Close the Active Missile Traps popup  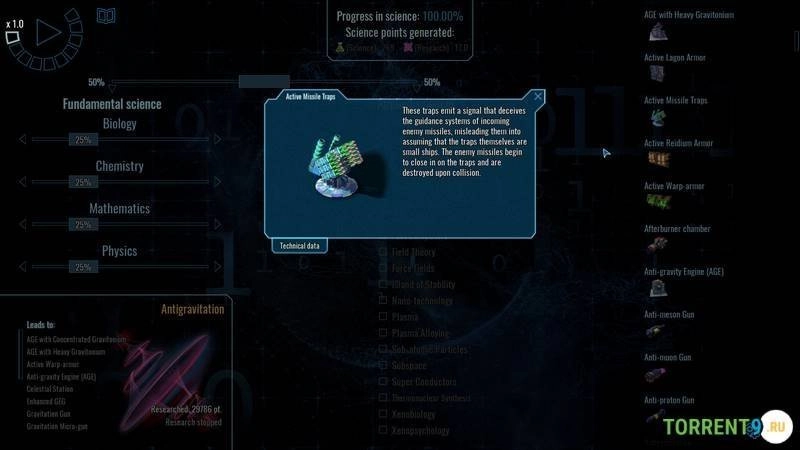click(x=538, y=97)
